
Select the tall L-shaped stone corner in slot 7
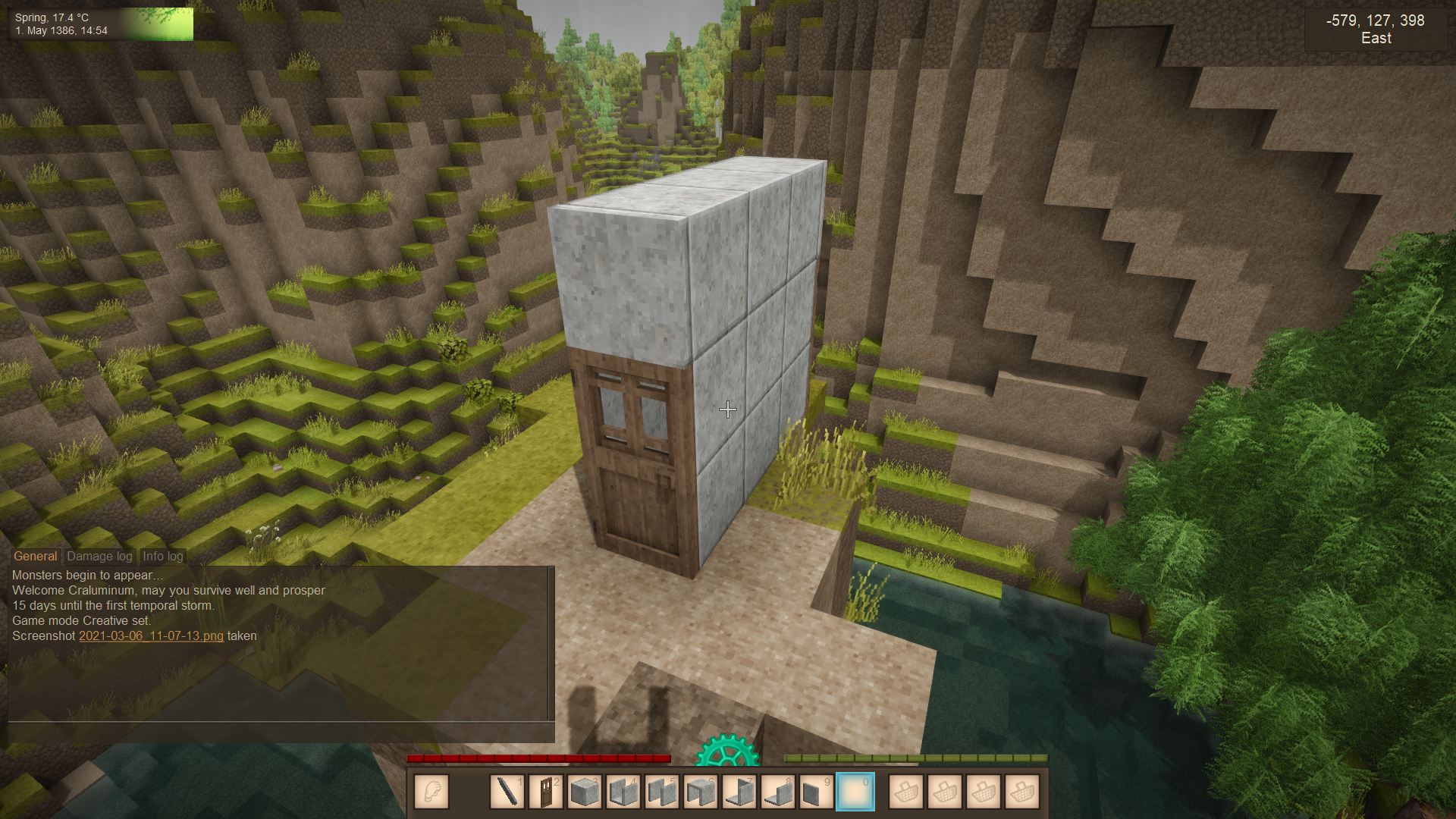(x=739, y=792)
